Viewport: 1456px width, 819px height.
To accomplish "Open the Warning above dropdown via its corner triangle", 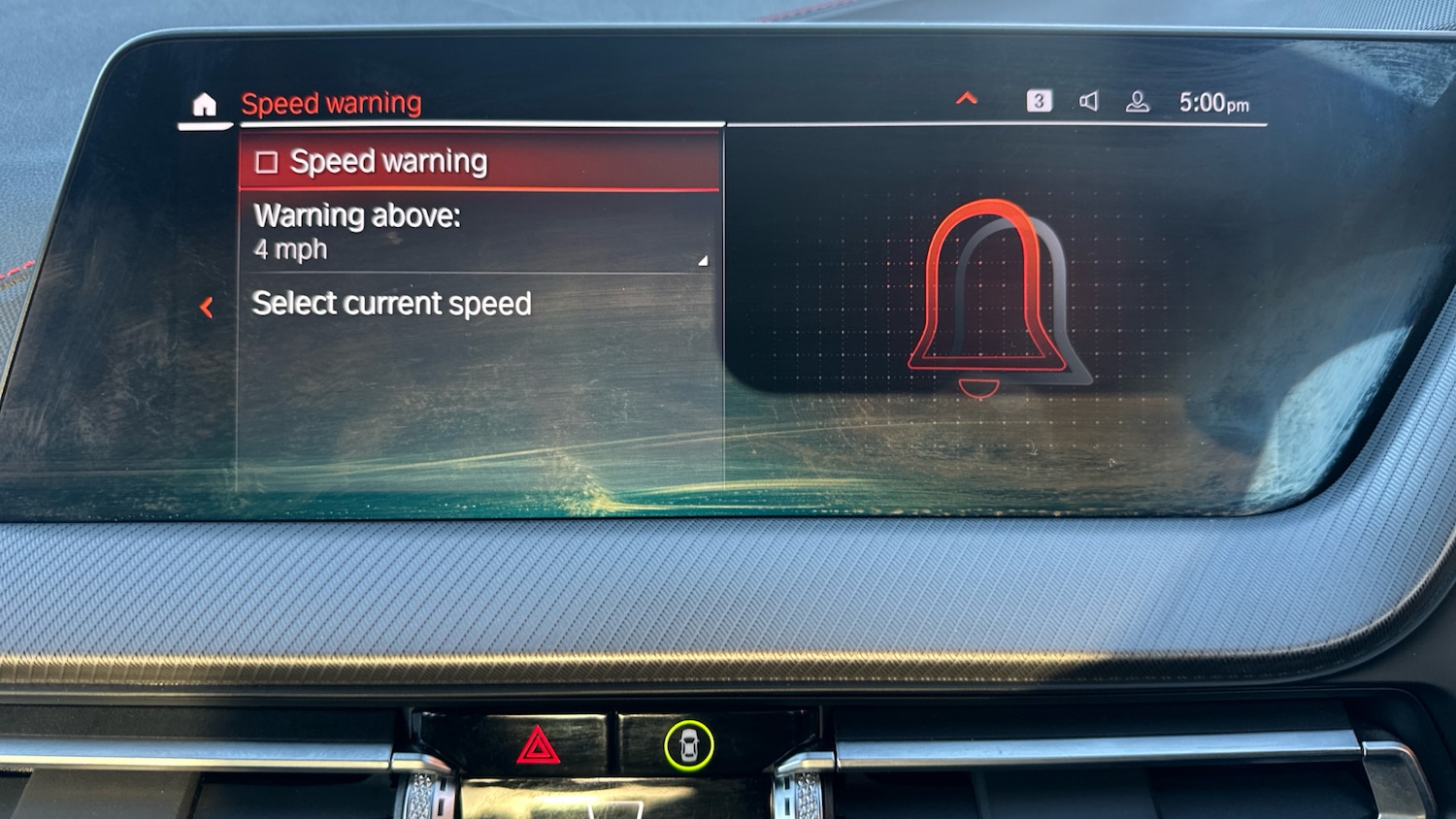I will [702, 260].
